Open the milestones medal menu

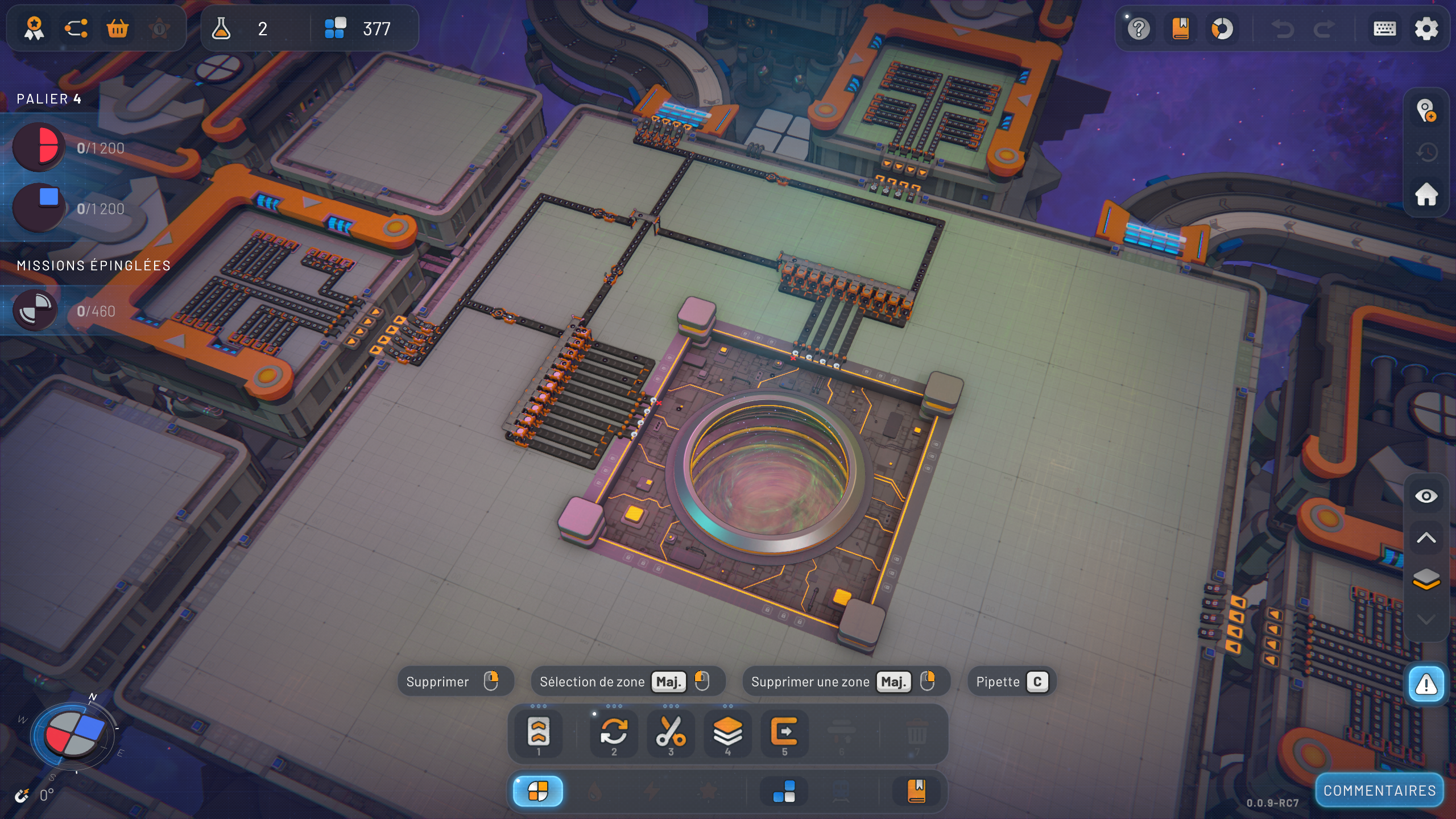pyautogui.click(x=35, y=28)
